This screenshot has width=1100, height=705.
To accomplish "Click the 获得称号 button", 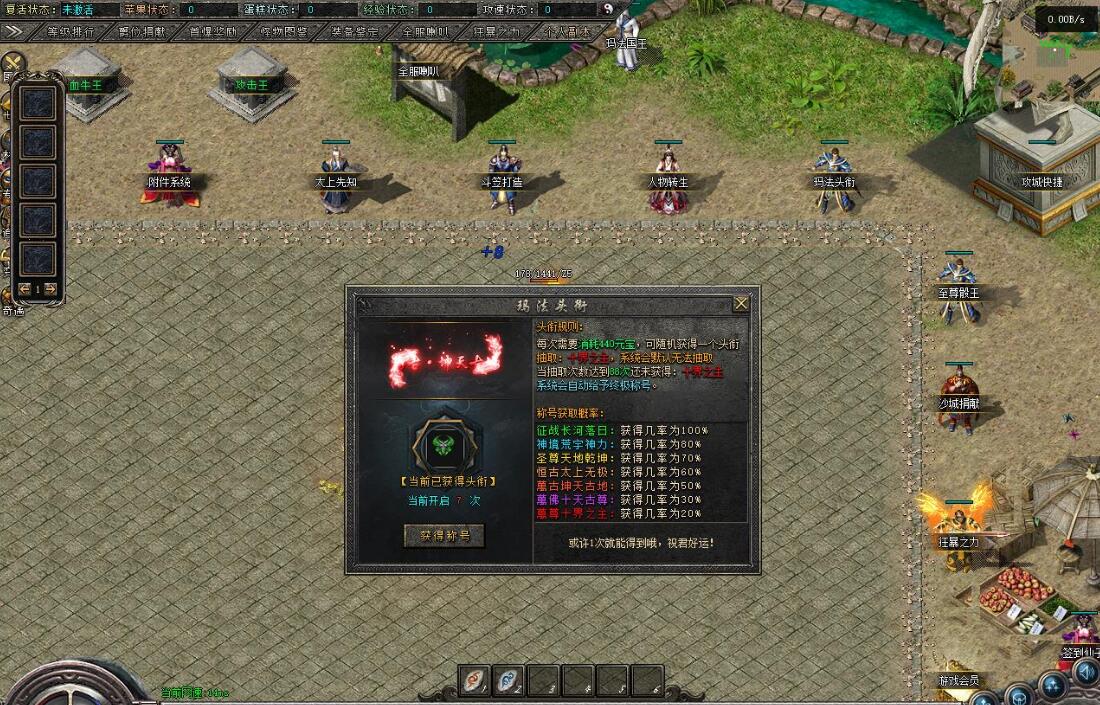I will [444, 536].
